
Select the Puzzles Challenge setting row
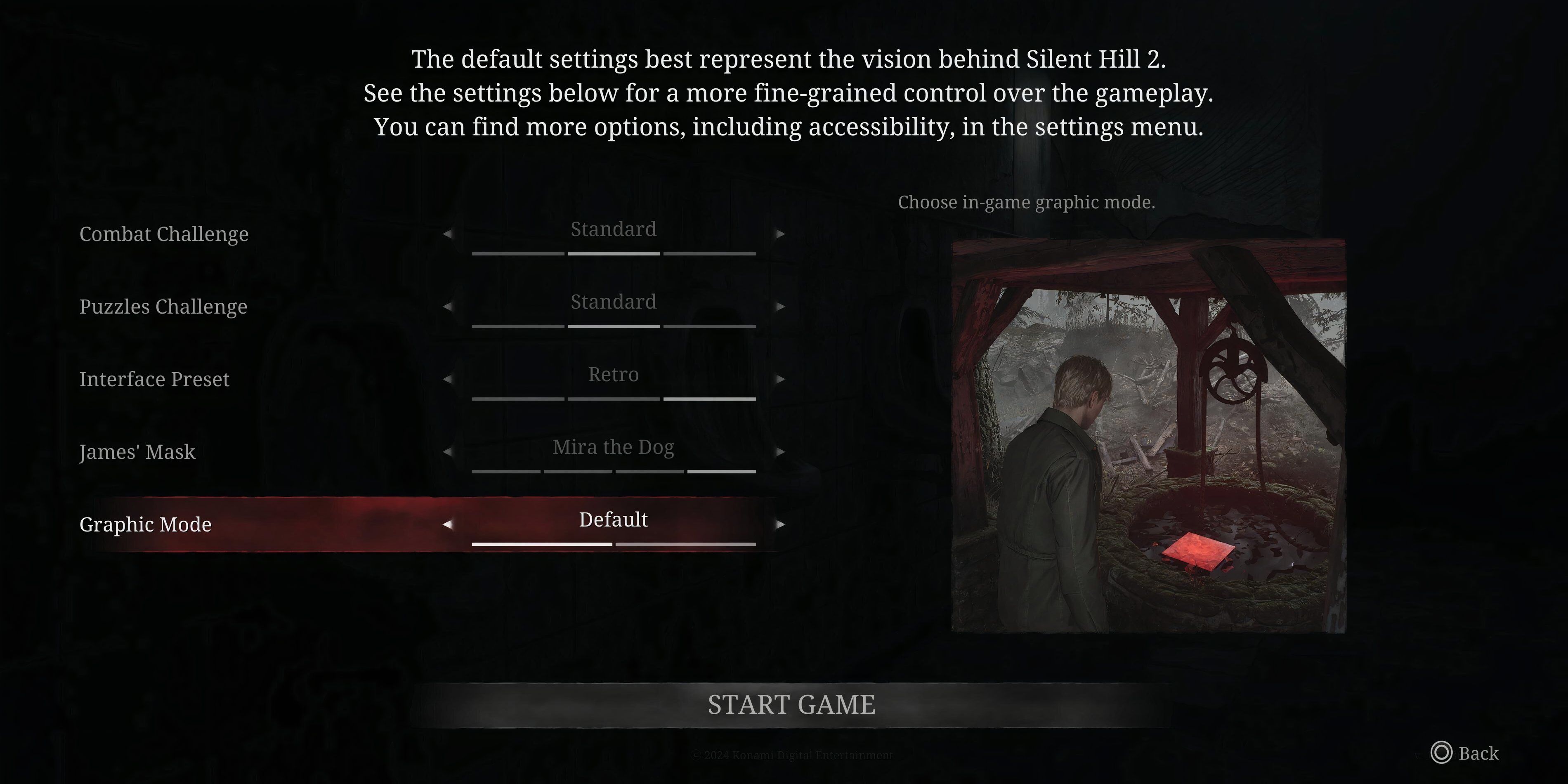[163, 307]
